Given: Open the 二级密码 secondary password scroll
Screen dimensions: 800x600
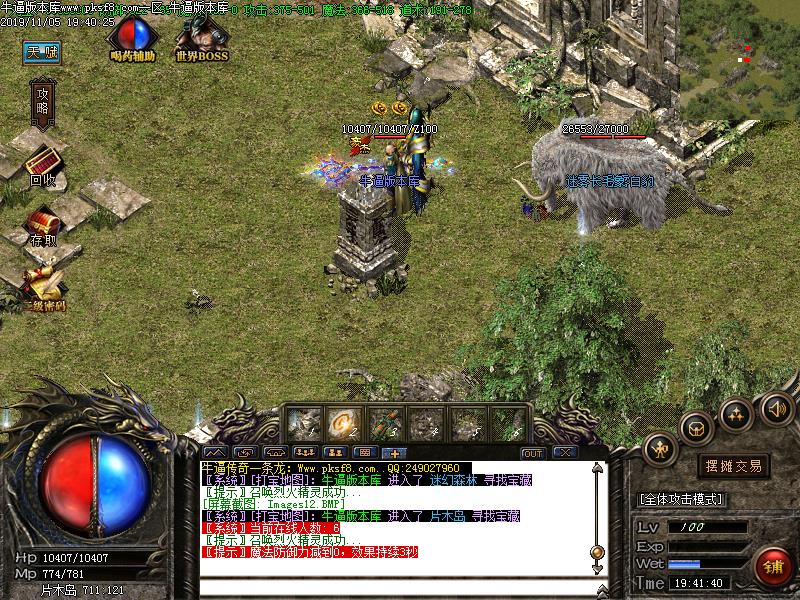Looking at the screenshot, I should [x=45, y=286].
